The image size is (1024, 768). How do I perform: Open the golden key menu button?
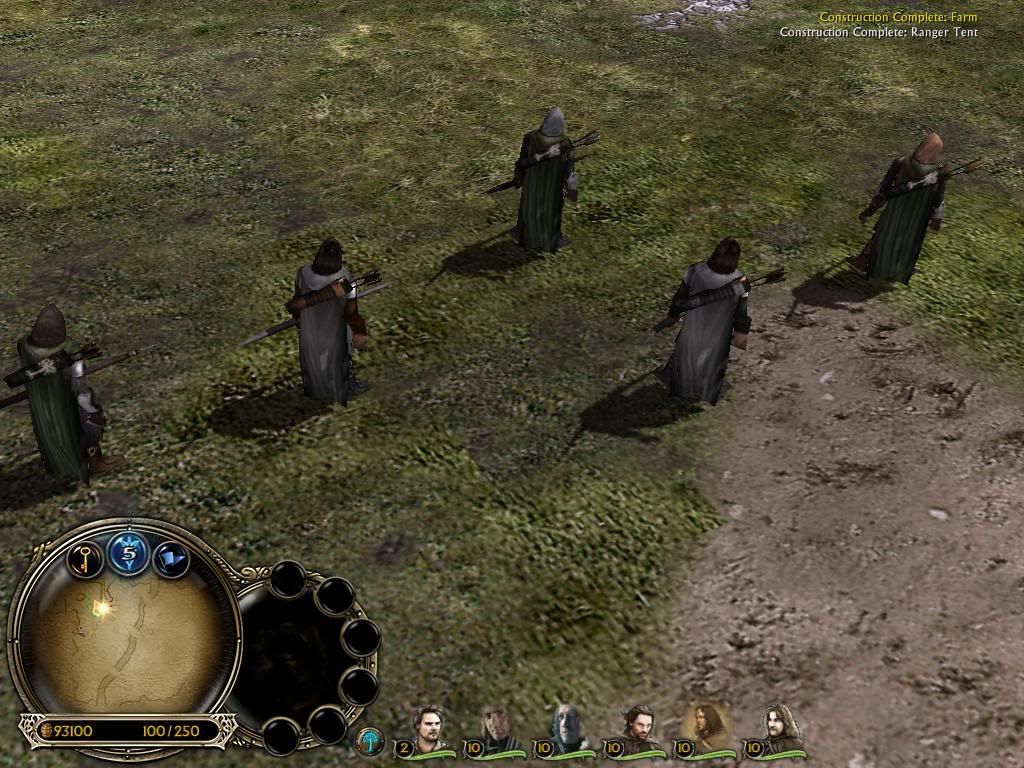click(85, 557)
